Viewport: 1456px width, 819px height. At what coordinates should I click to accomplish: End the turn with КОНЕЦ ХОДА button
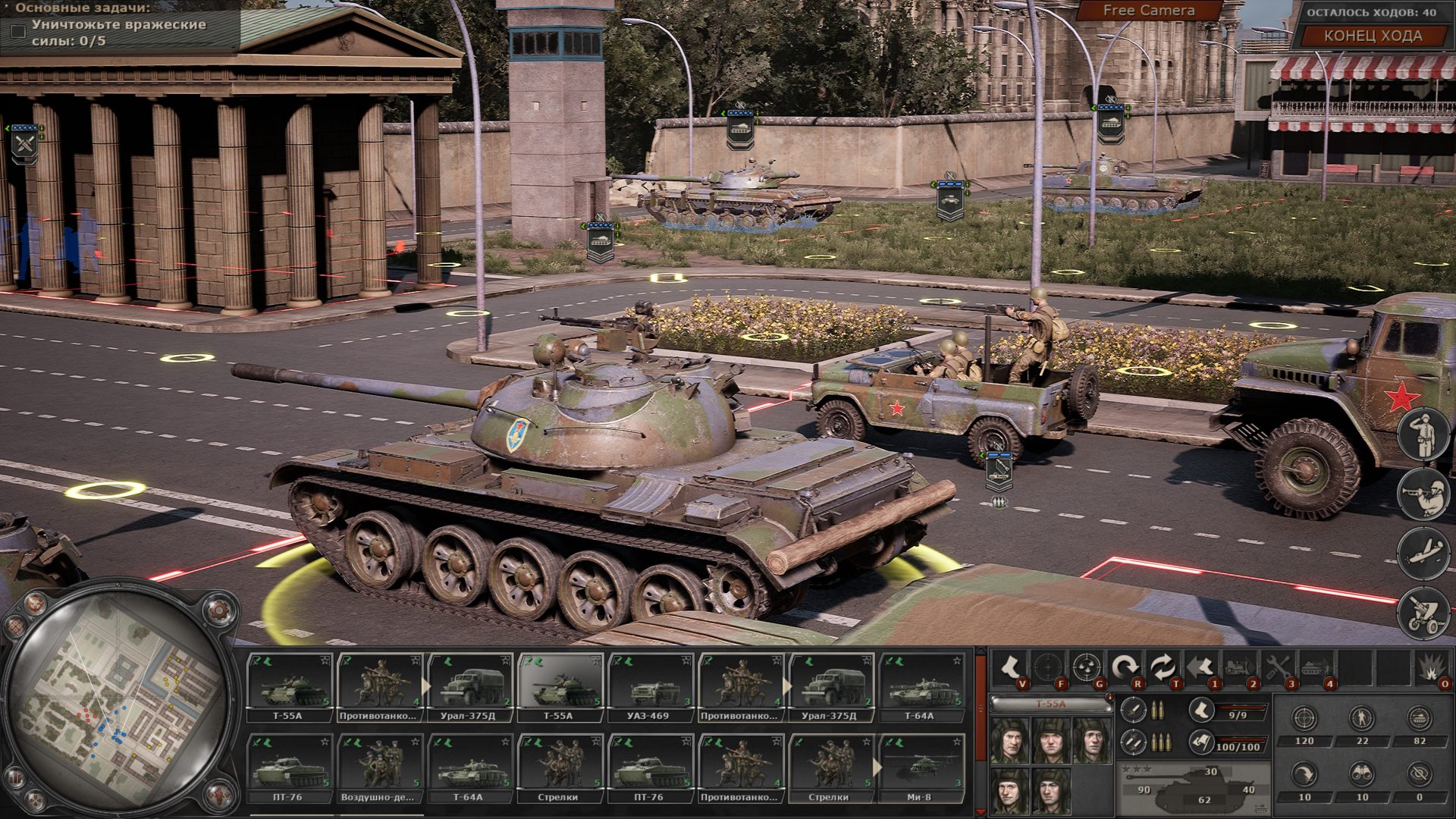pyautogui.click(x=1373, y=36)
